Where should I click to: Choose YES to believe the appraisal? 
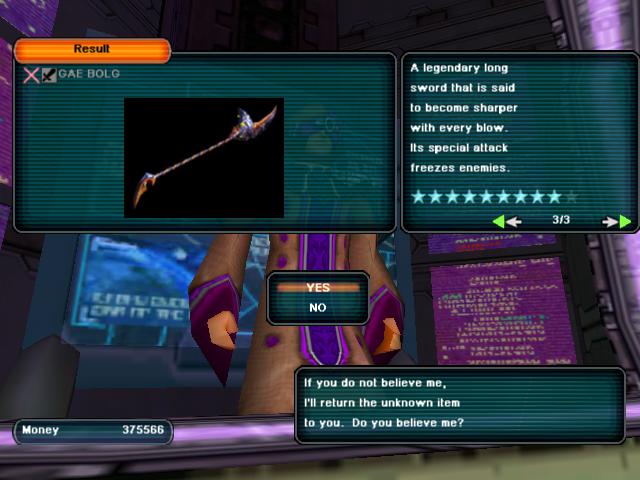coord(318,287)
